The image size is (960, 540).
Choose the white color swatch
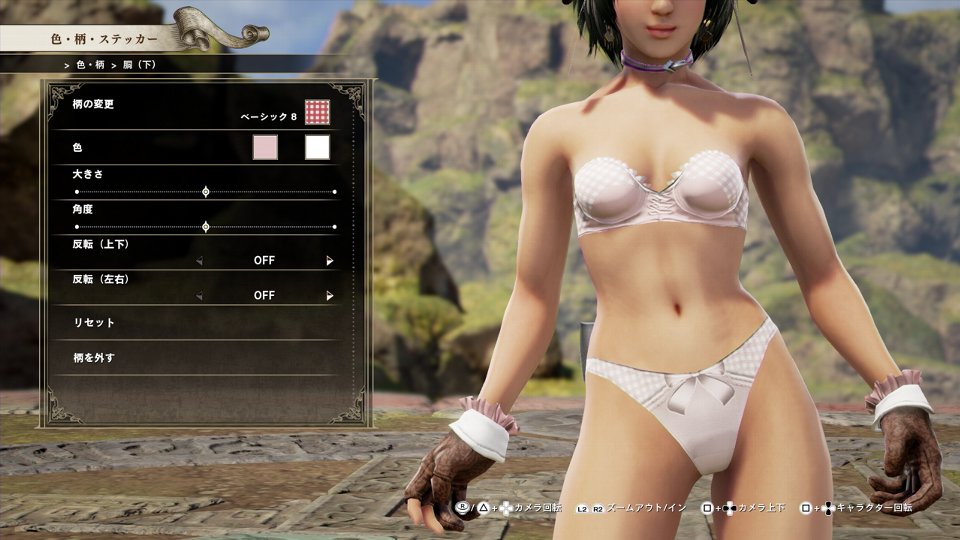(x=317, y=148)
